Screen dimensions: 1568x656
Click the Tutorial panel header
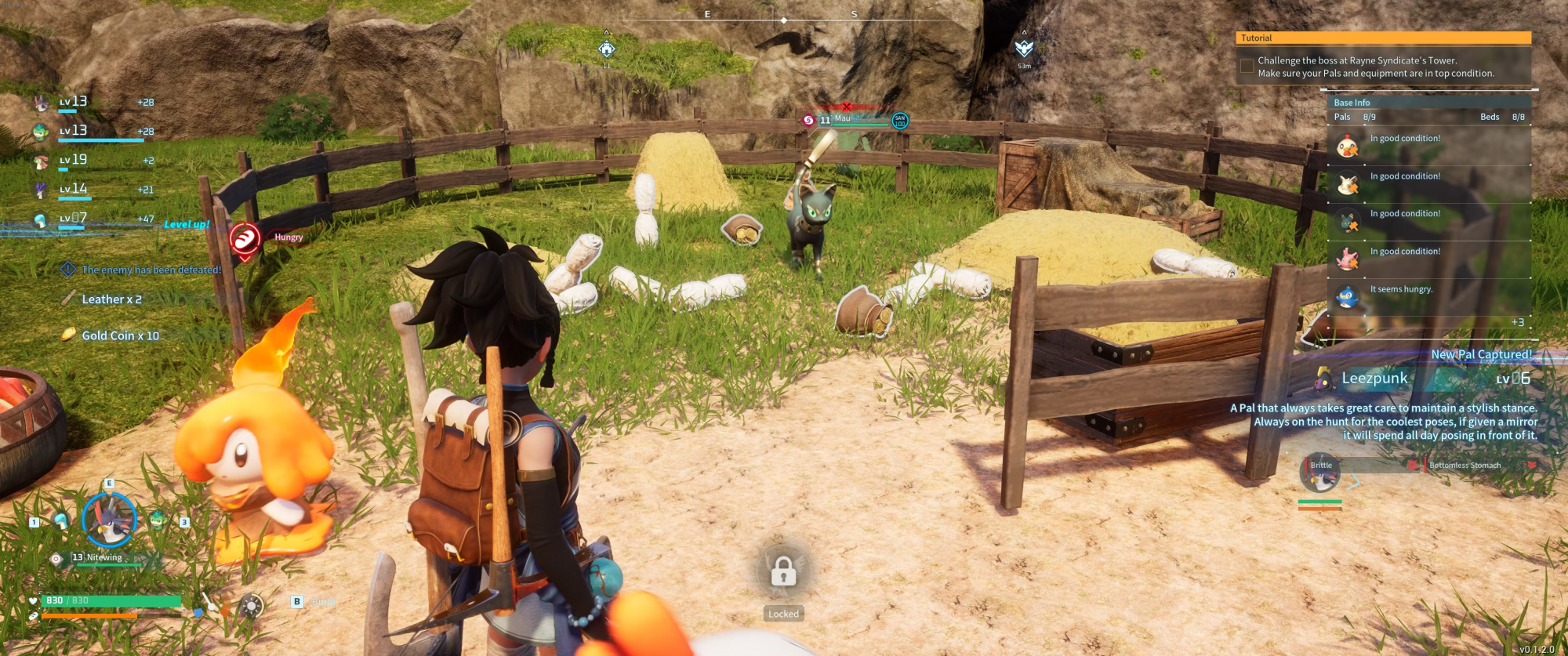pyautogui.click(x=1383, y=38)
